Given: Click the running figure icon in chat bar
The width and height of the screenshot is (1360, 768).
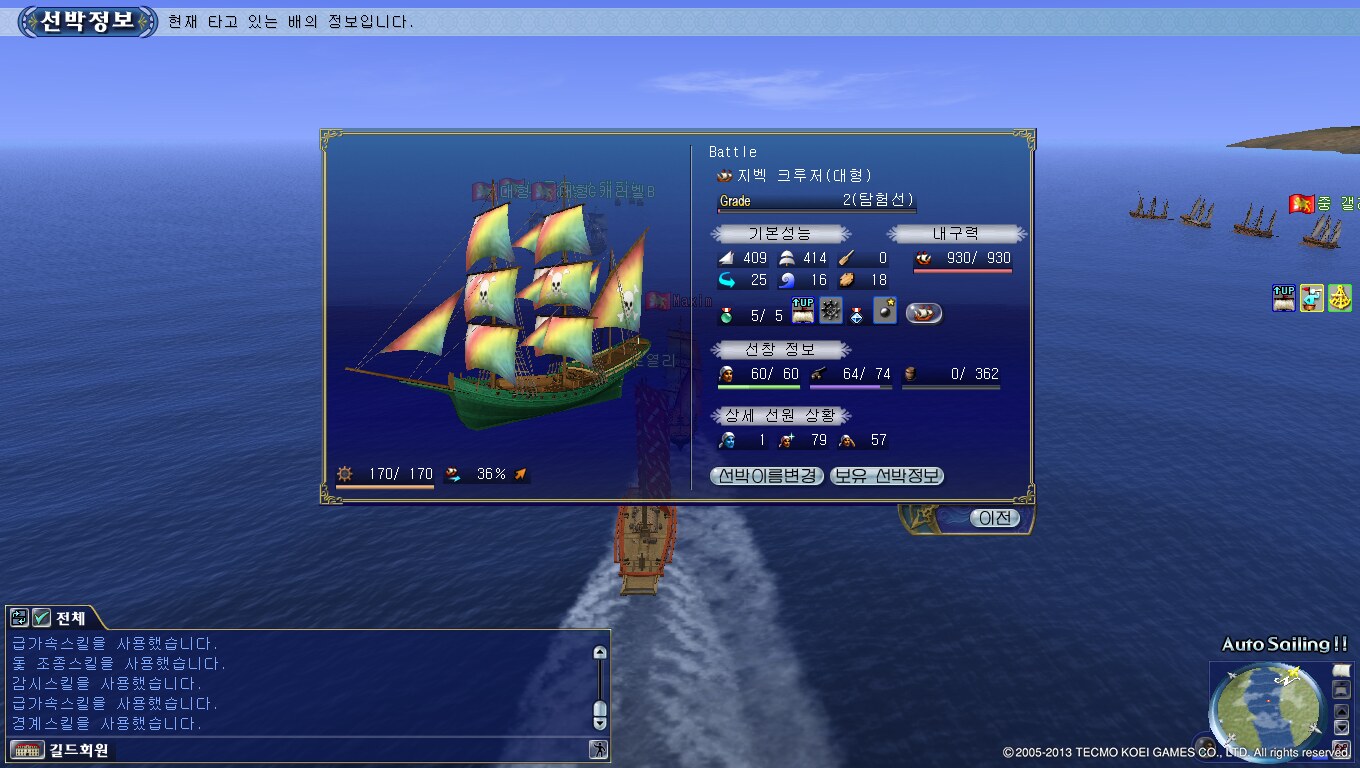Looking at the screenshot, I should 598,749.
